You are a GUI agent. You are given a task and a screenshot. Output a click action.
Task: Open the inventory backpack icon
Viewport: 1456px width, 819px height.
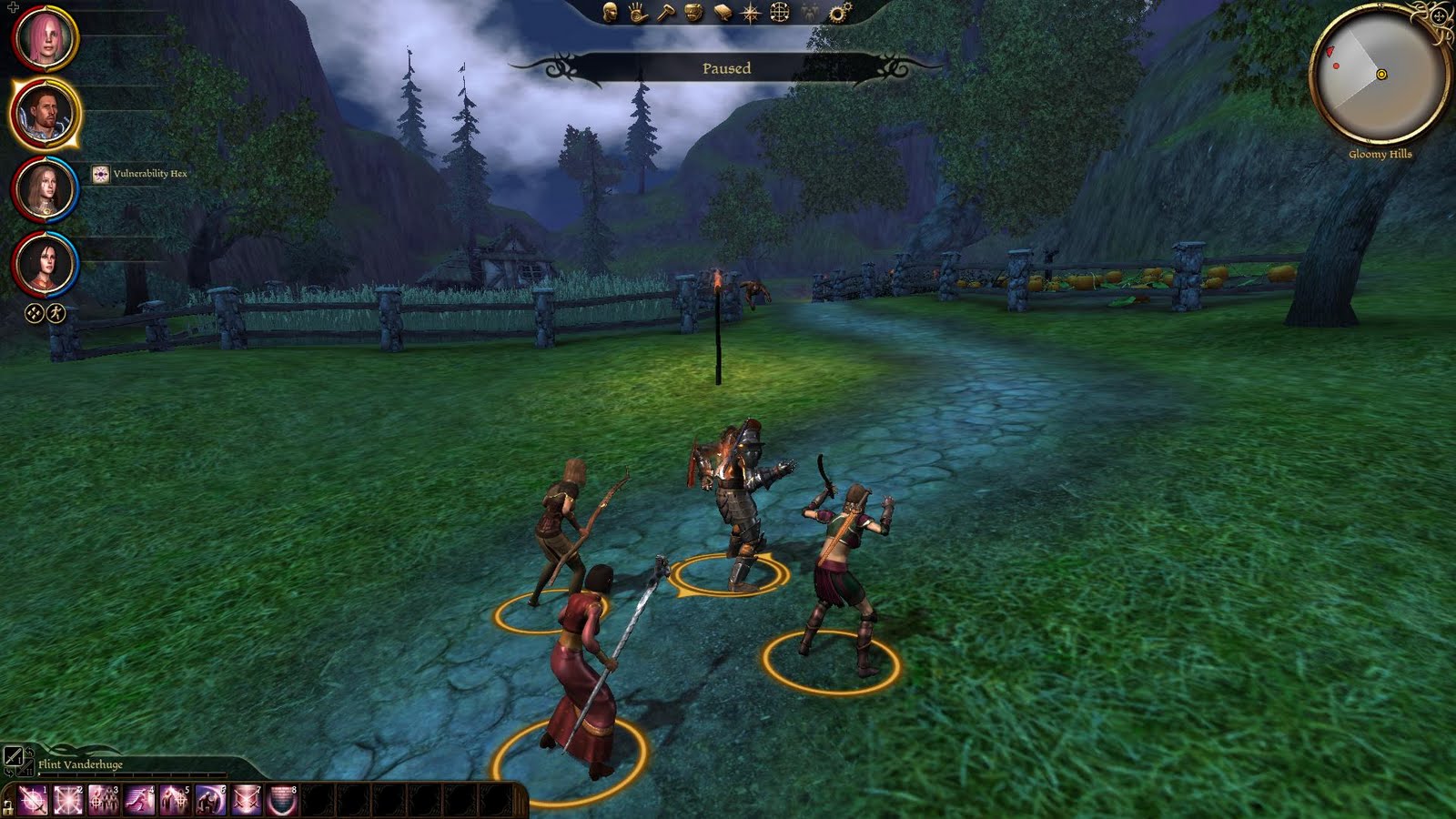(694, 12)
